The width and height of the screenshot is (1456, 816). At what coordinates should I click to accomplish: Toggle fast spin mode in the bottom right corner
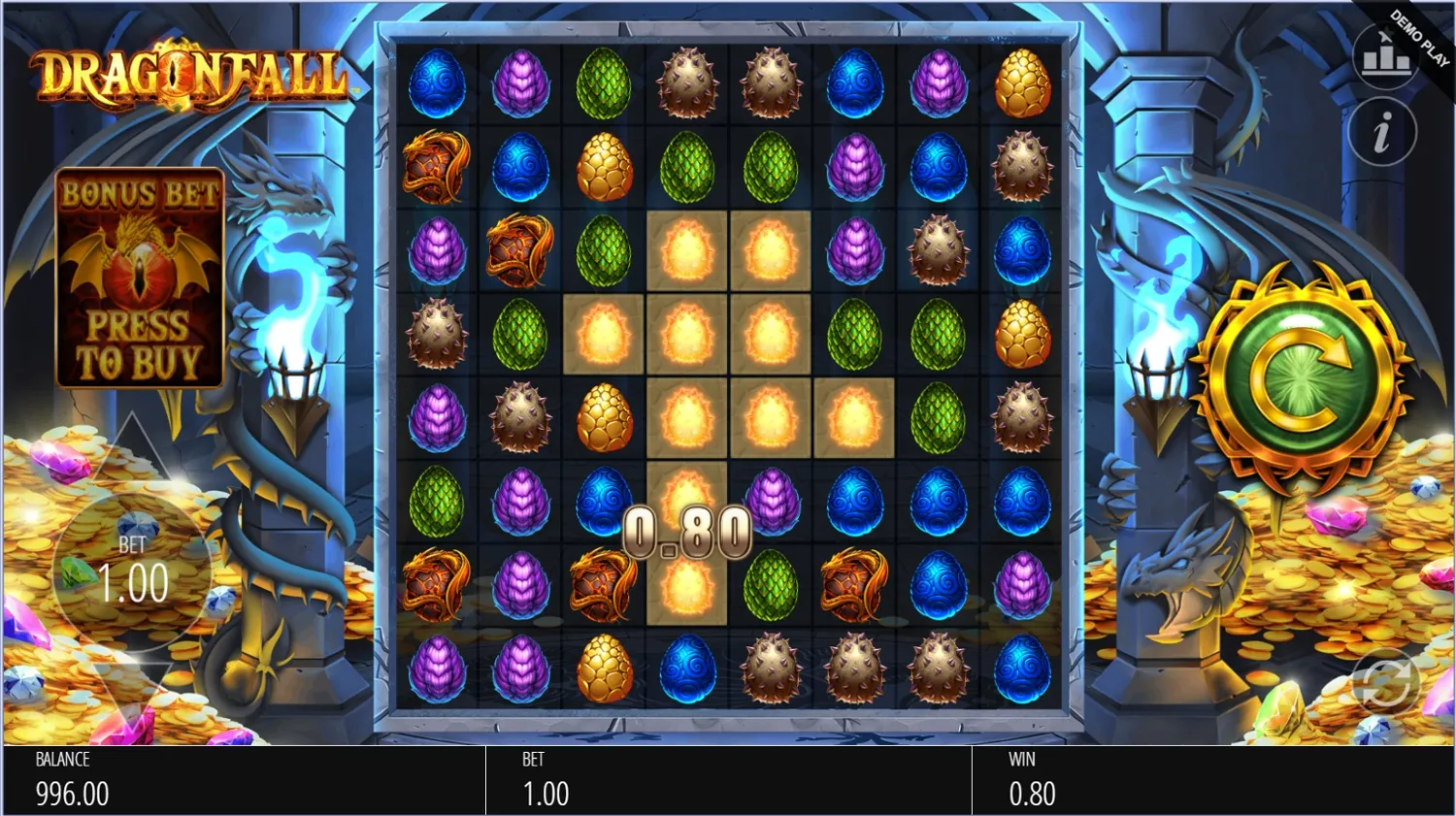1386,682
